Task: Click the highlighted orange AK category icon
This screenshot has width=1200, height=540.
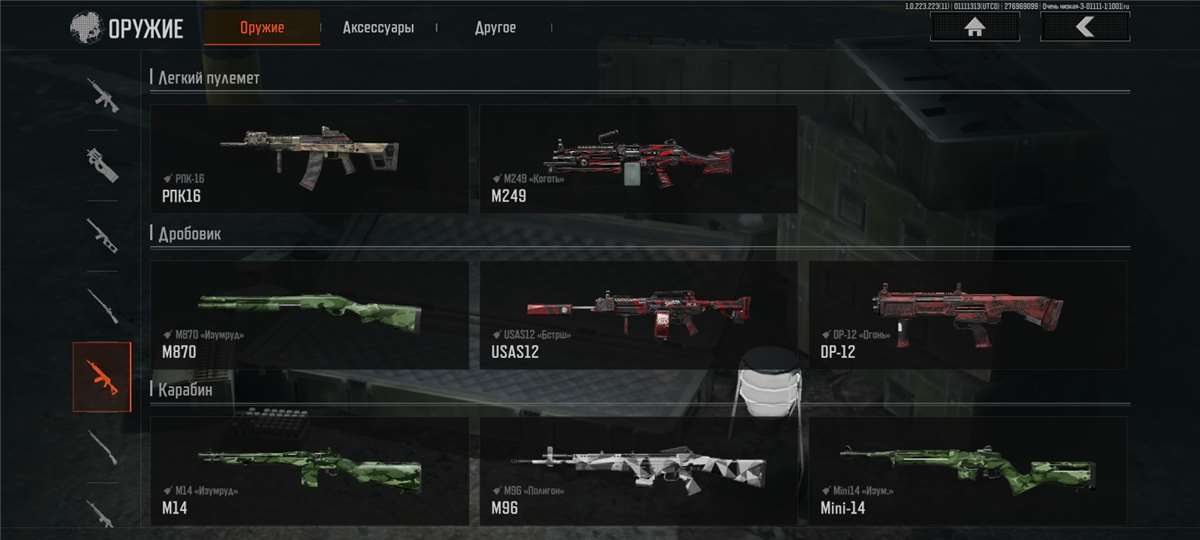Action: tap(102, 377)
